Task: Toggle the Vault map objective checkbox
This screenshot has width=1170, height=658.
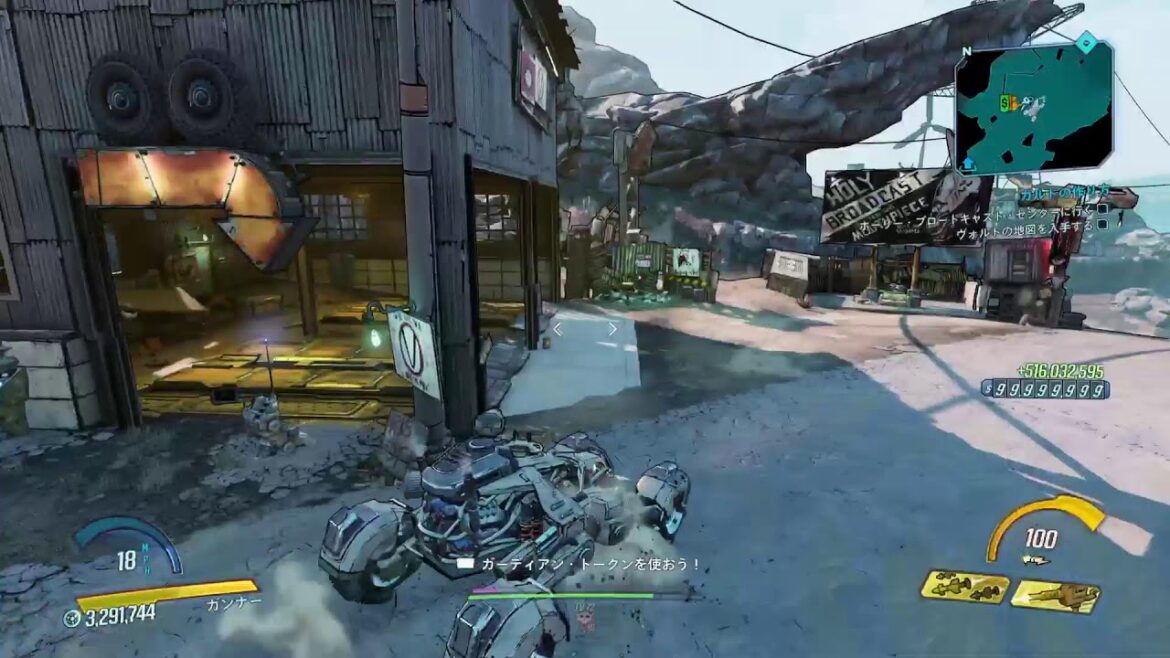Action: click(x=1101, y=225)
